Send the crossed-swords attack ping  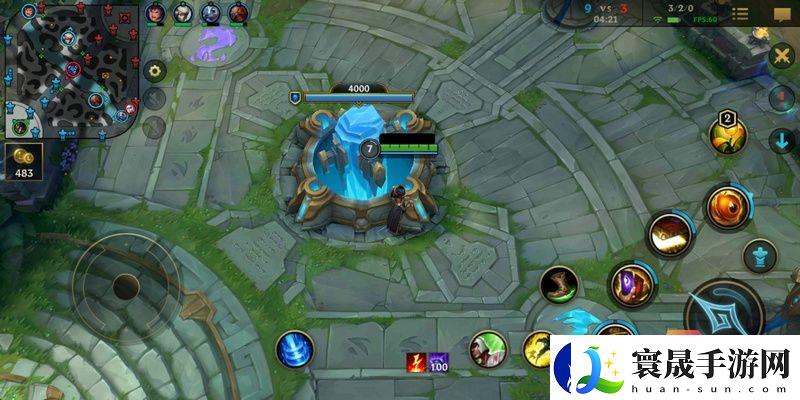pos(782,57)
